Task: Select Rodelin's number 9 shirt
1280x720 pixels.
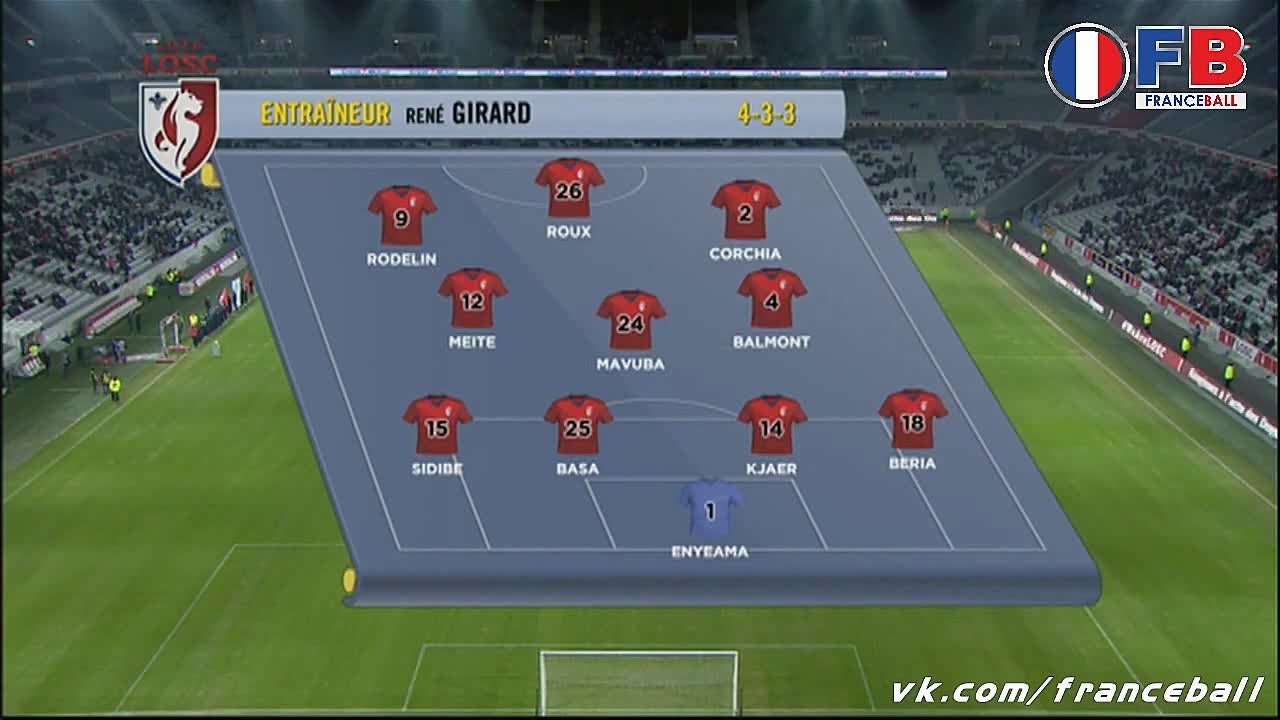Action: pos(402,215)
